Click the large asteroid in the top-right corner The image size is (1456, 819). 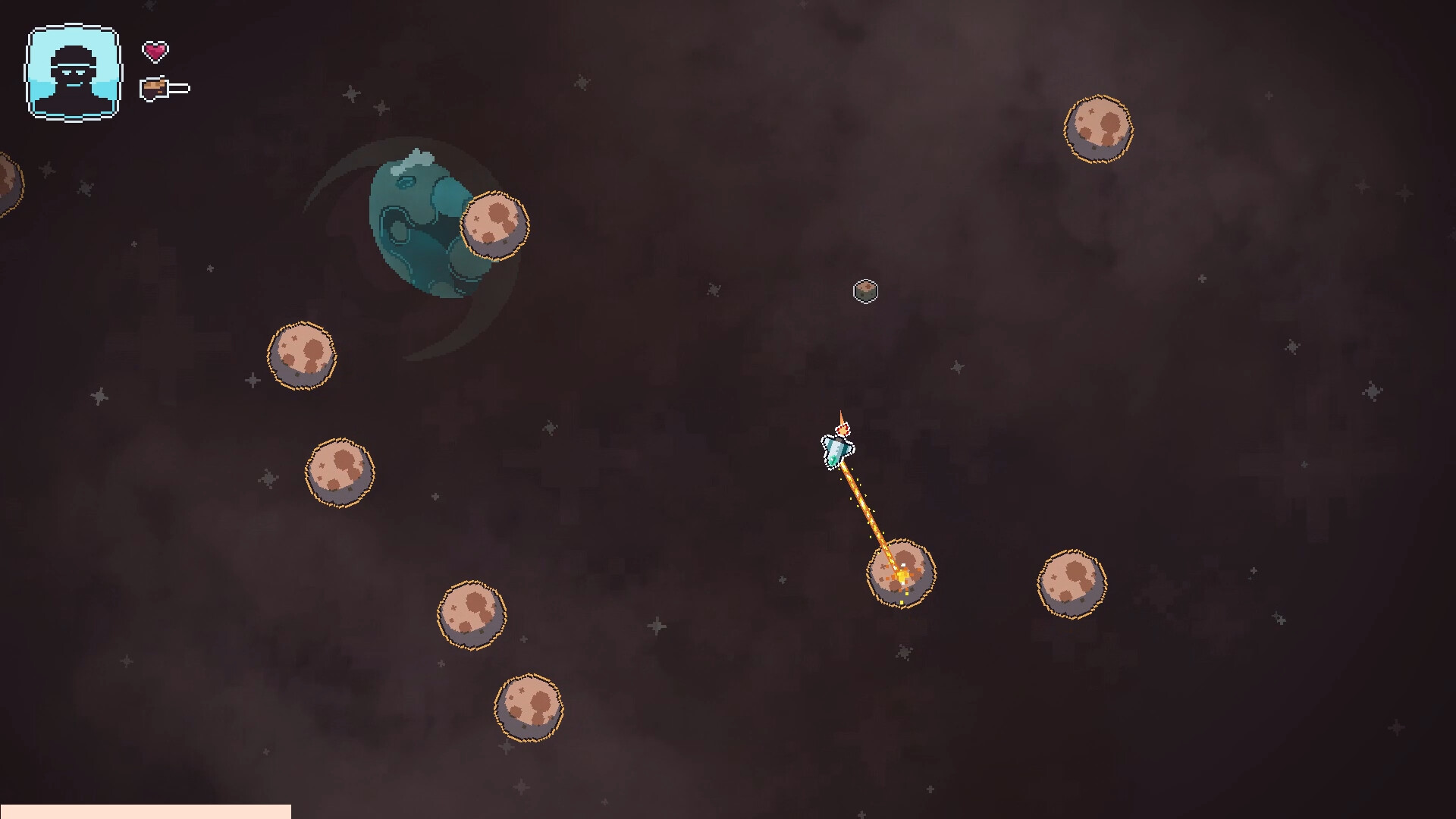[1097, 129]
